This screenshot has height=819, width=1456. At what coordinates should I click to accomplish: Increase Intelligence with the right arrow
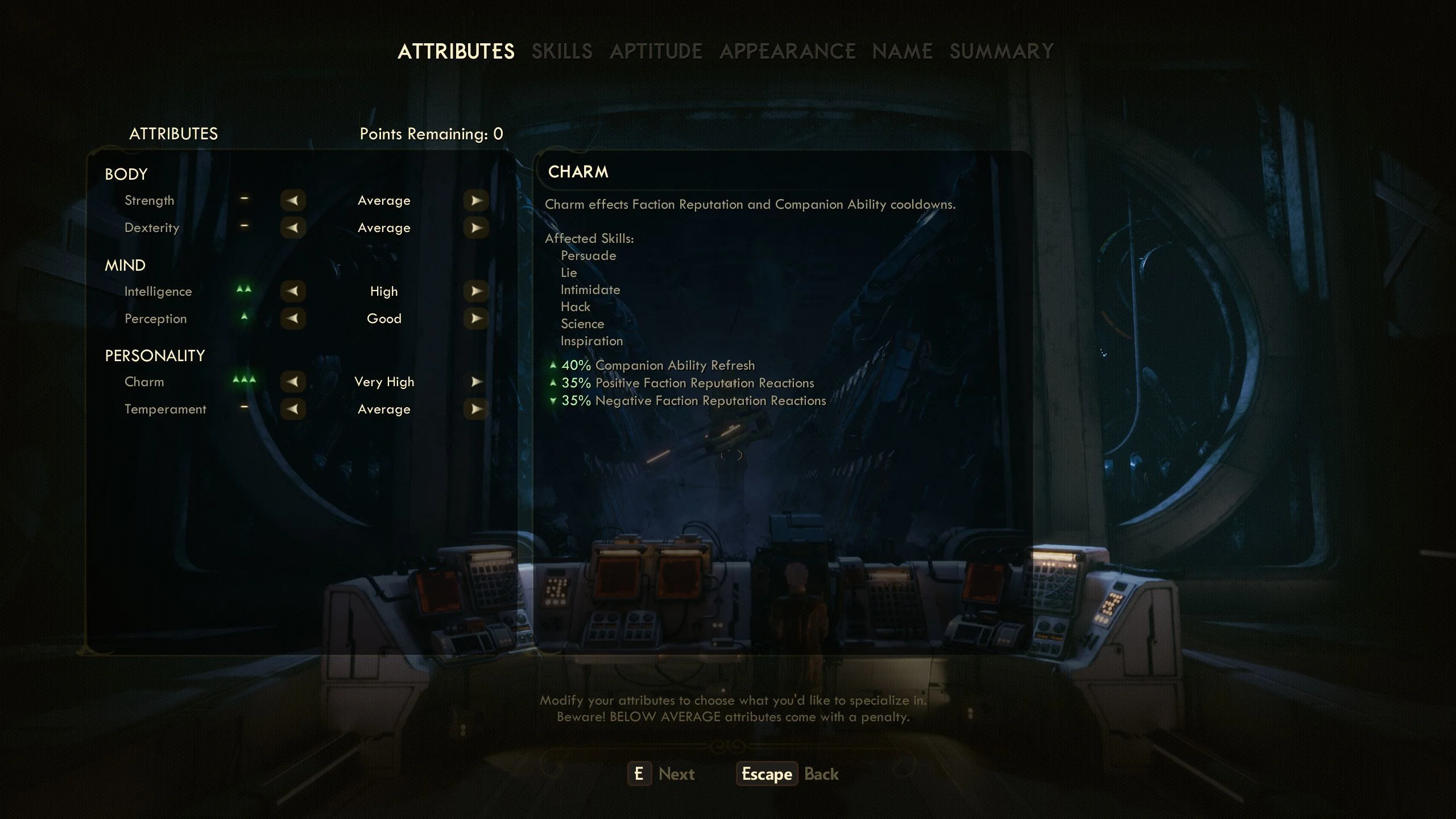click(x=476, y=292)
